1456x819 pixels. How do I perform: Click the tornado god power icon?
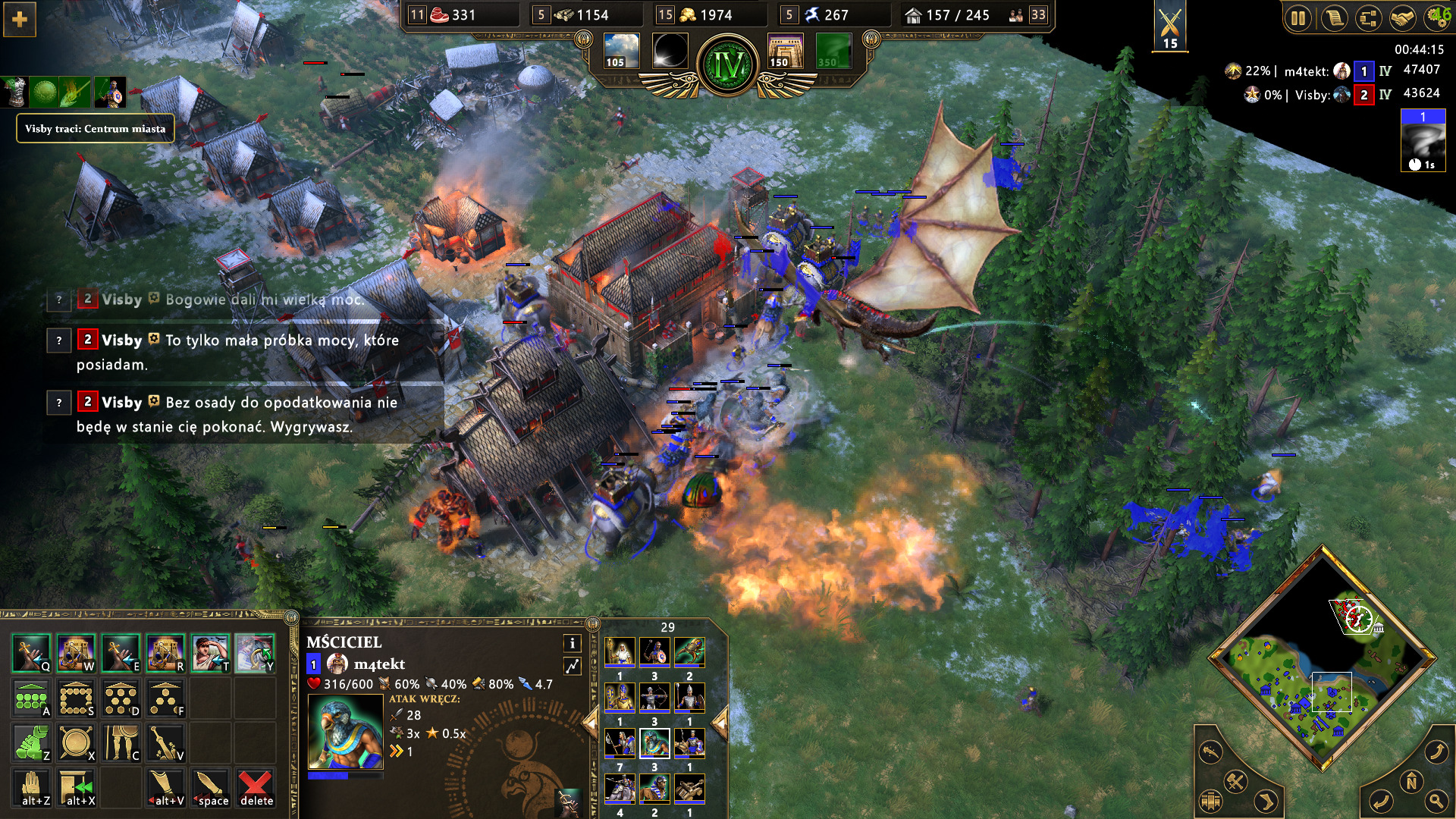point(1423,142)
